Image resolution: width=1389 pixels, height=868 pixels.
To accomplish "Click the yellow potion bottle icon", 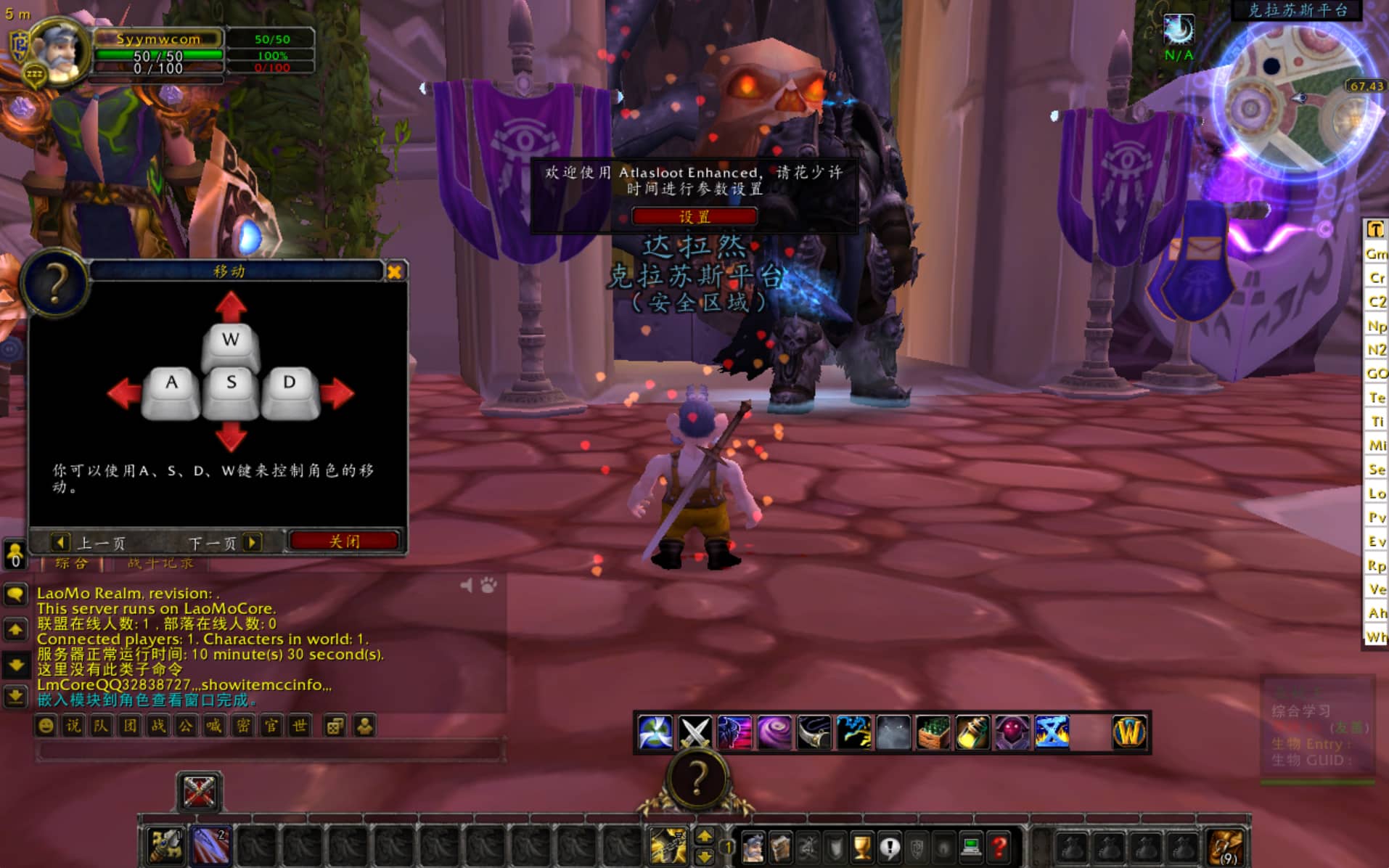I will click(972, 732).
